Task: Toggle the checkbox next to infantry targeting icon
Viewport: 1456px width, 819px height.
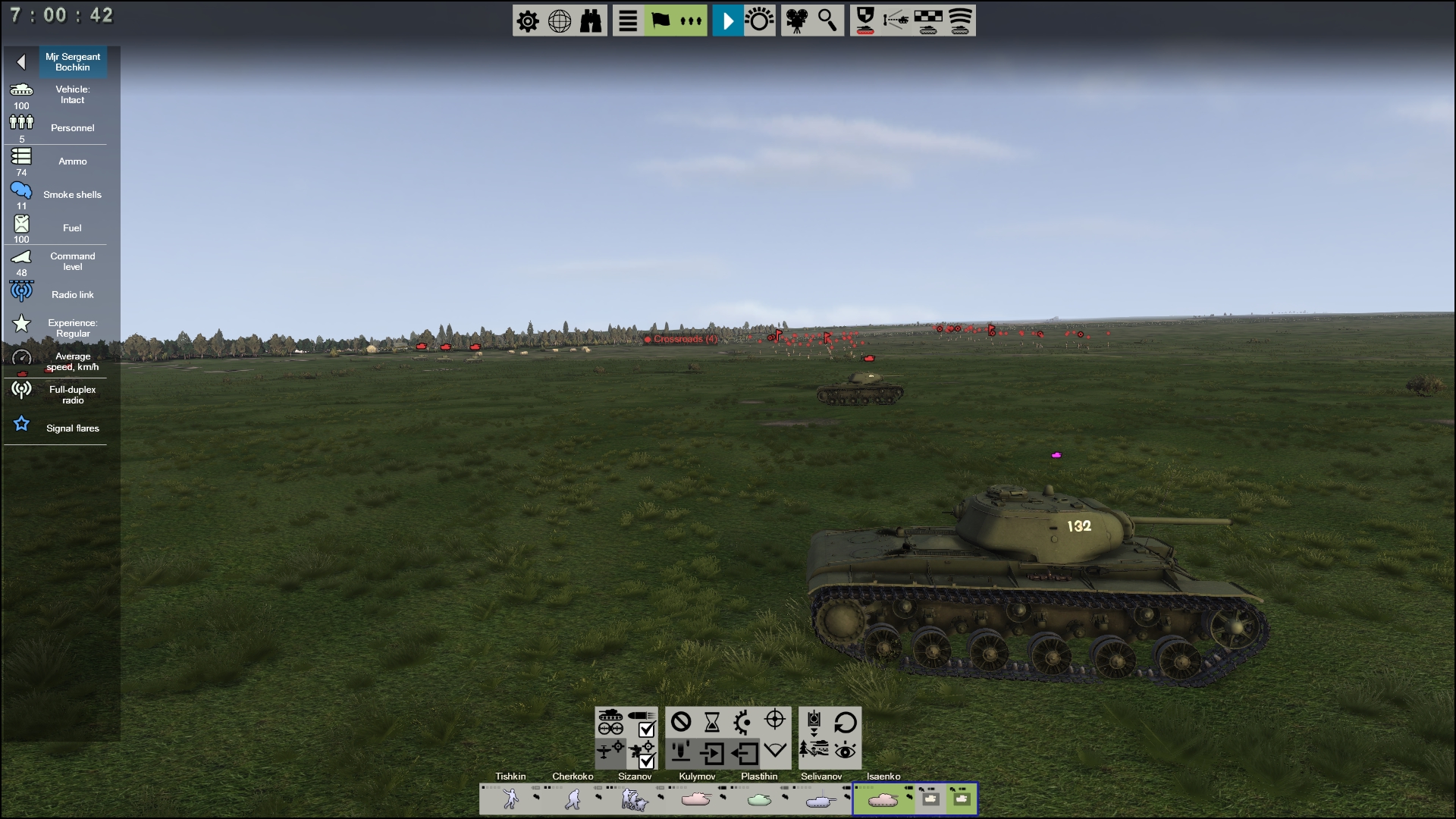Action: tap(646, 762)
